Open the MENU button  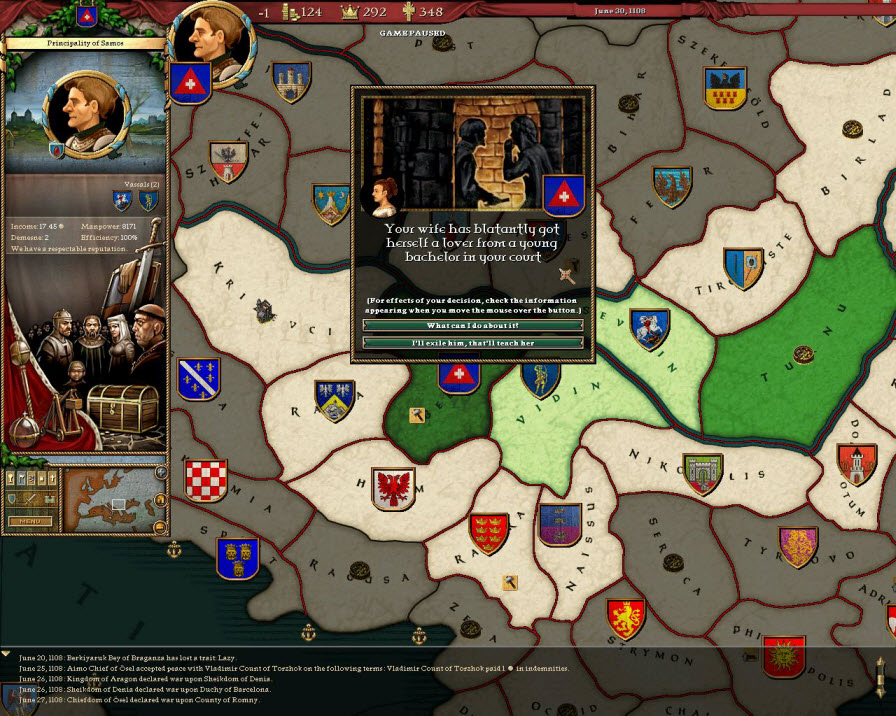click(x=29, y=521)
